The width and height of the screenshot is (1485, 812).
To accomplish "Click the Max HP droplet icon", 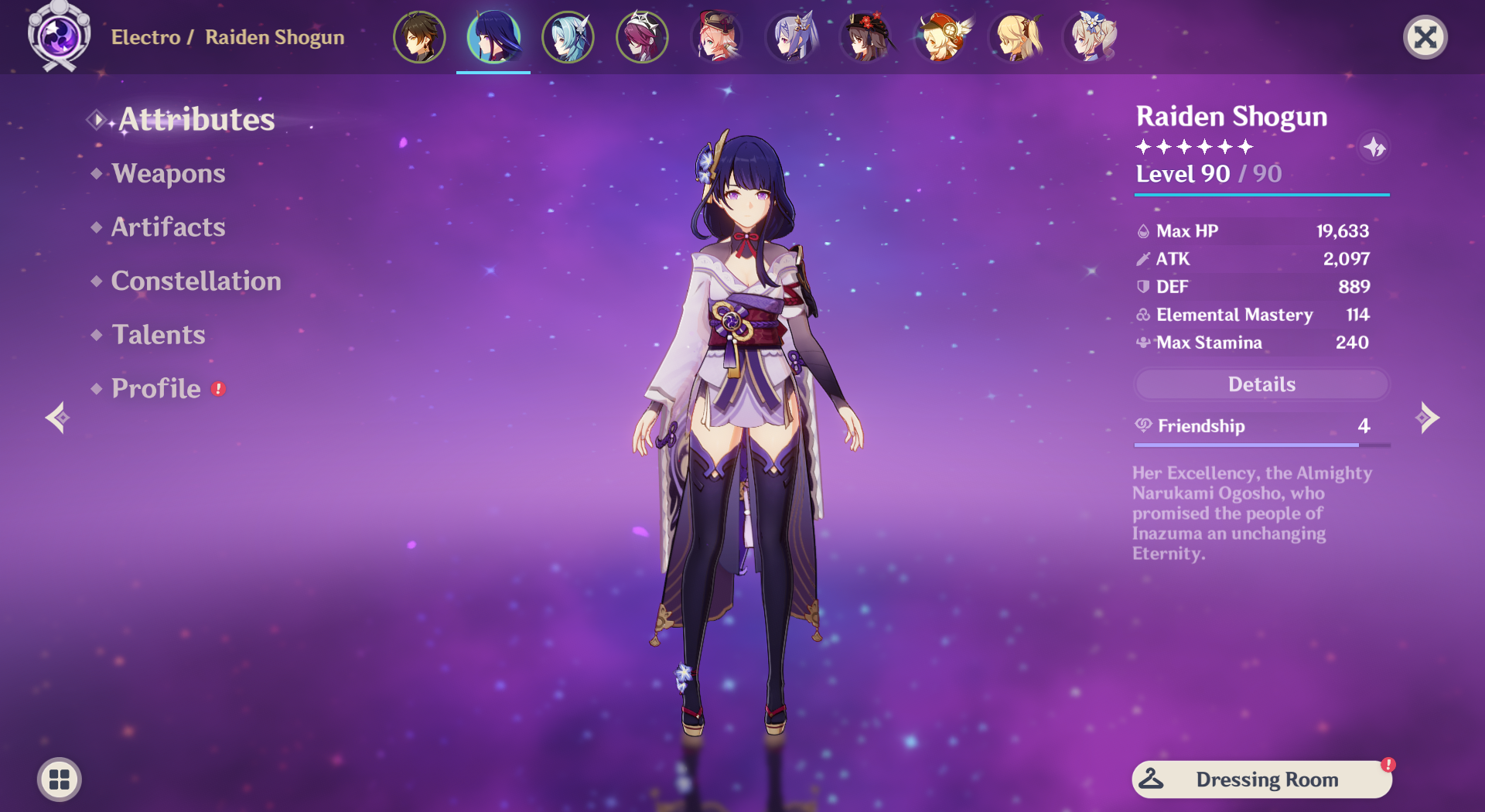I will [x=1142, y=230].
